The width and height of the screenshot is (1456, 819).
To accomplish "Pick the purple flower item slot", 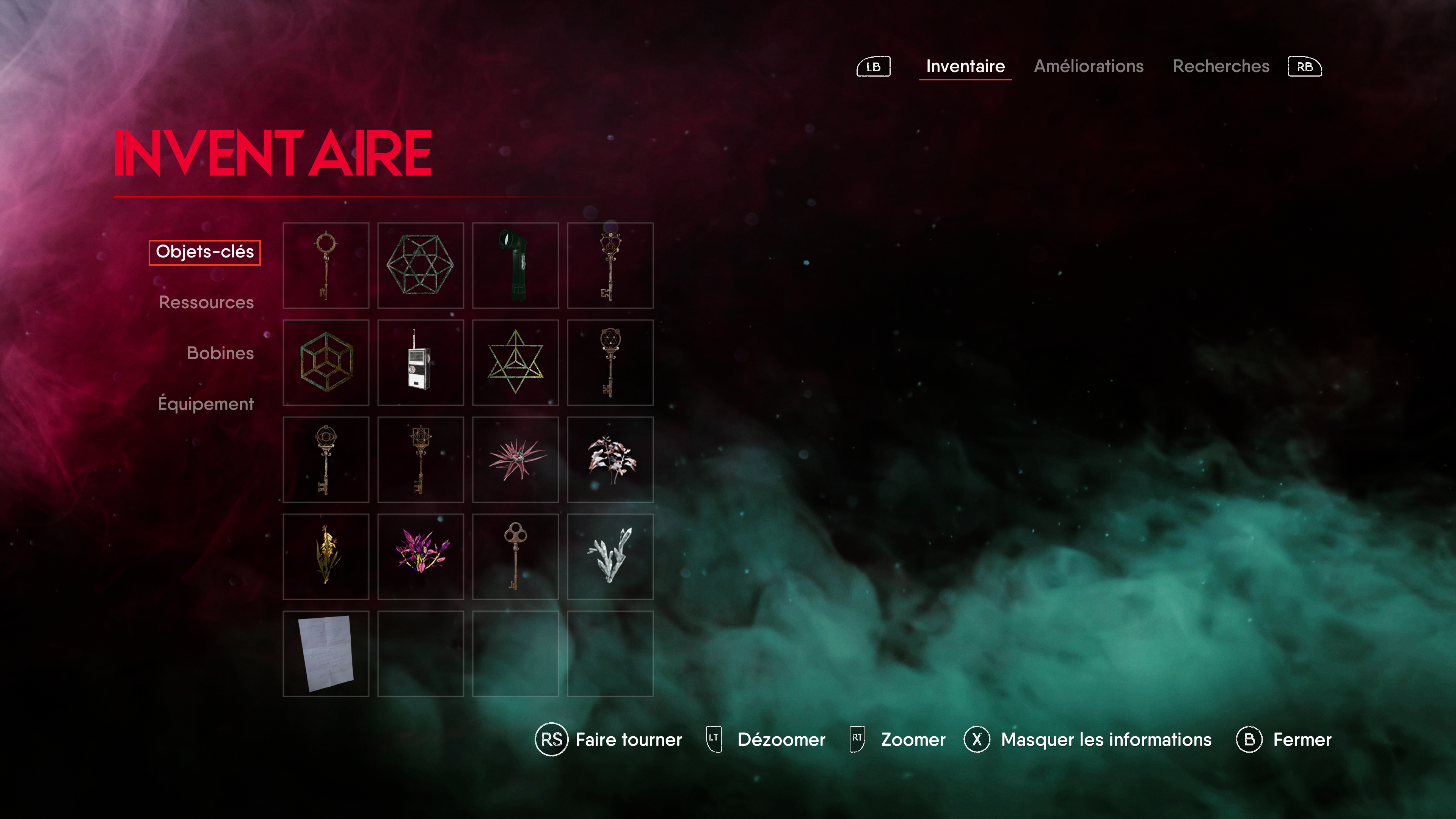I will point(420,557).
